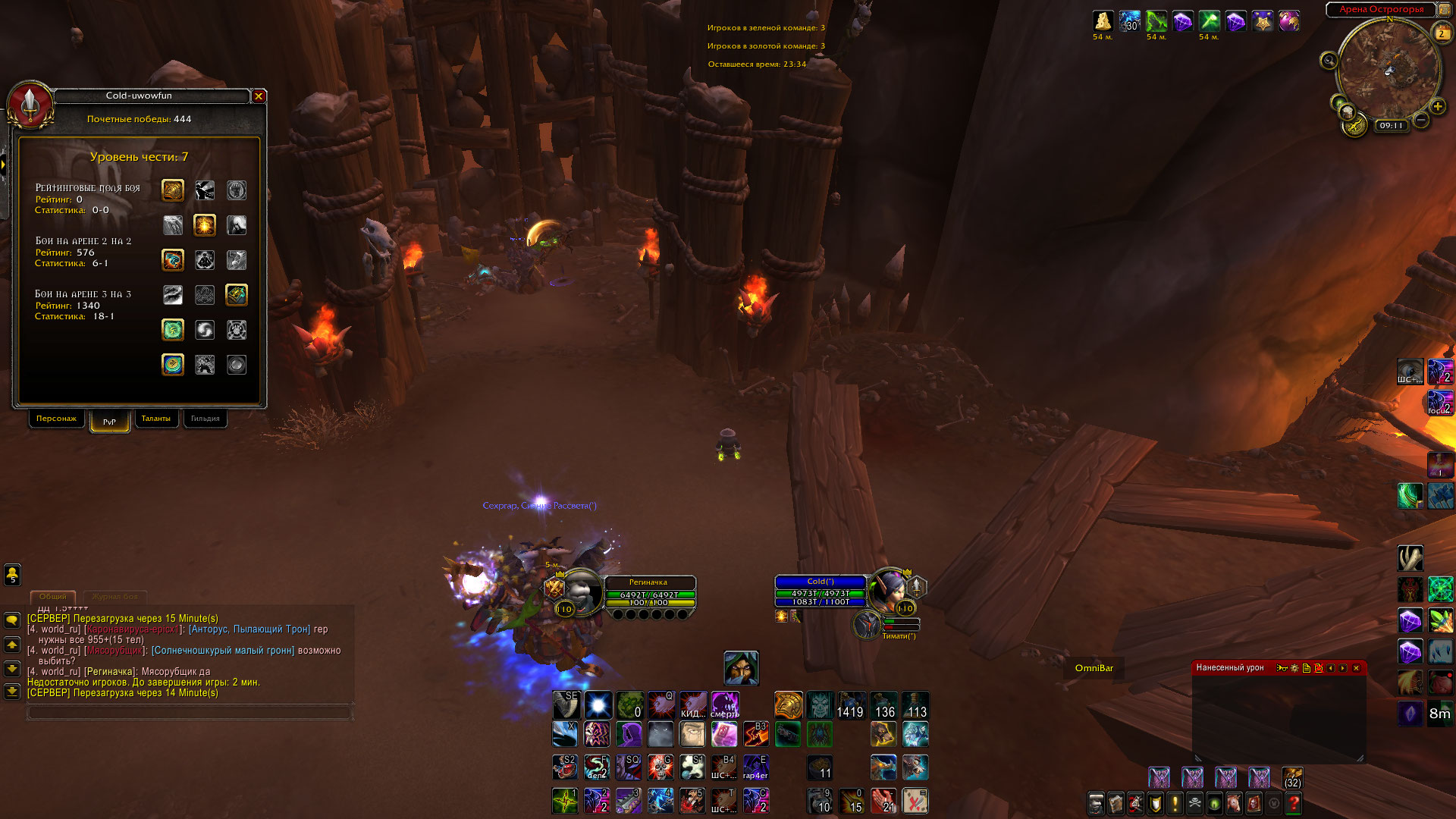Use the flaming skull ability bound to G

coord(661,767)
